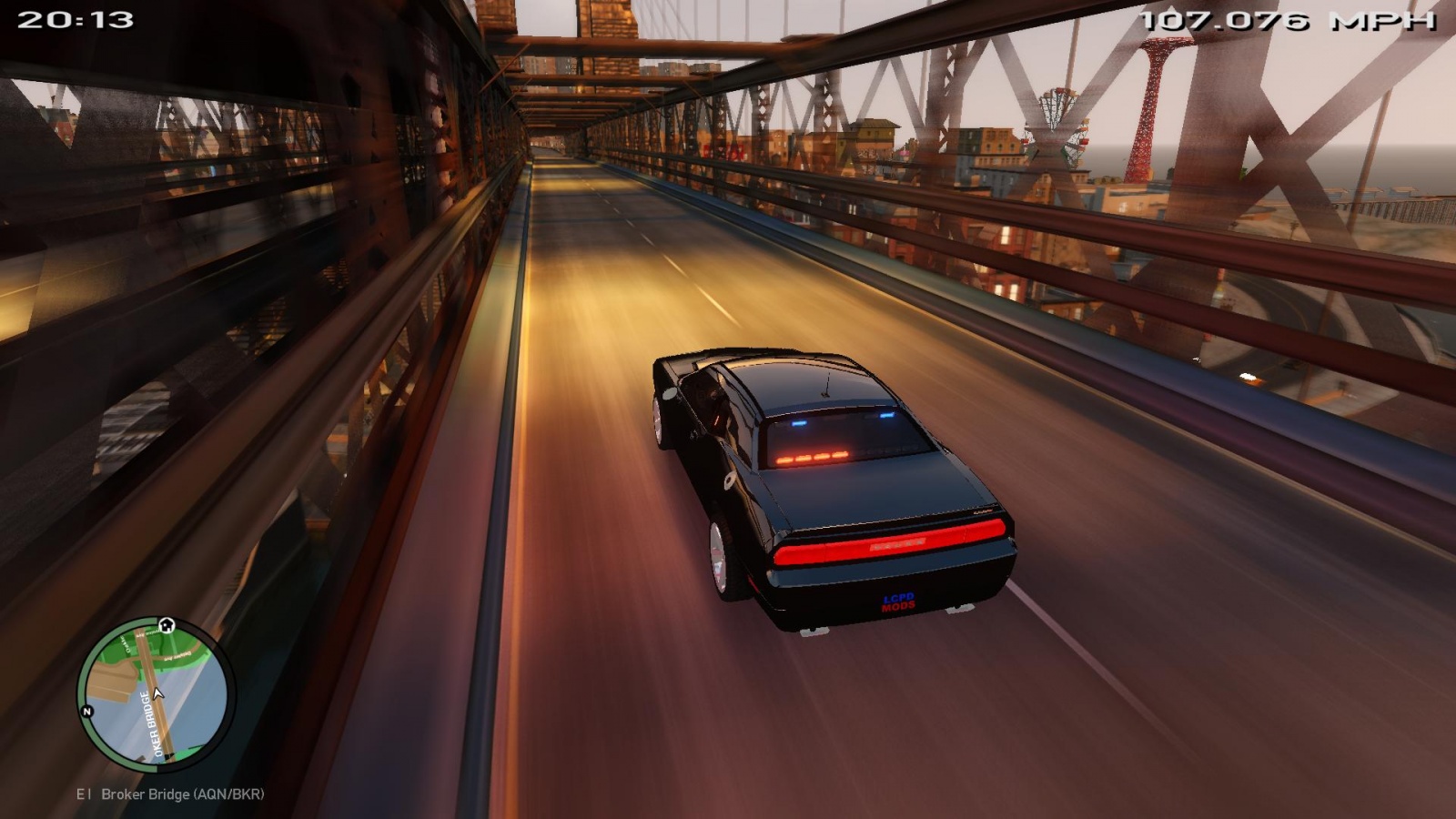Click the circular minimap radar

pos(155,694)
